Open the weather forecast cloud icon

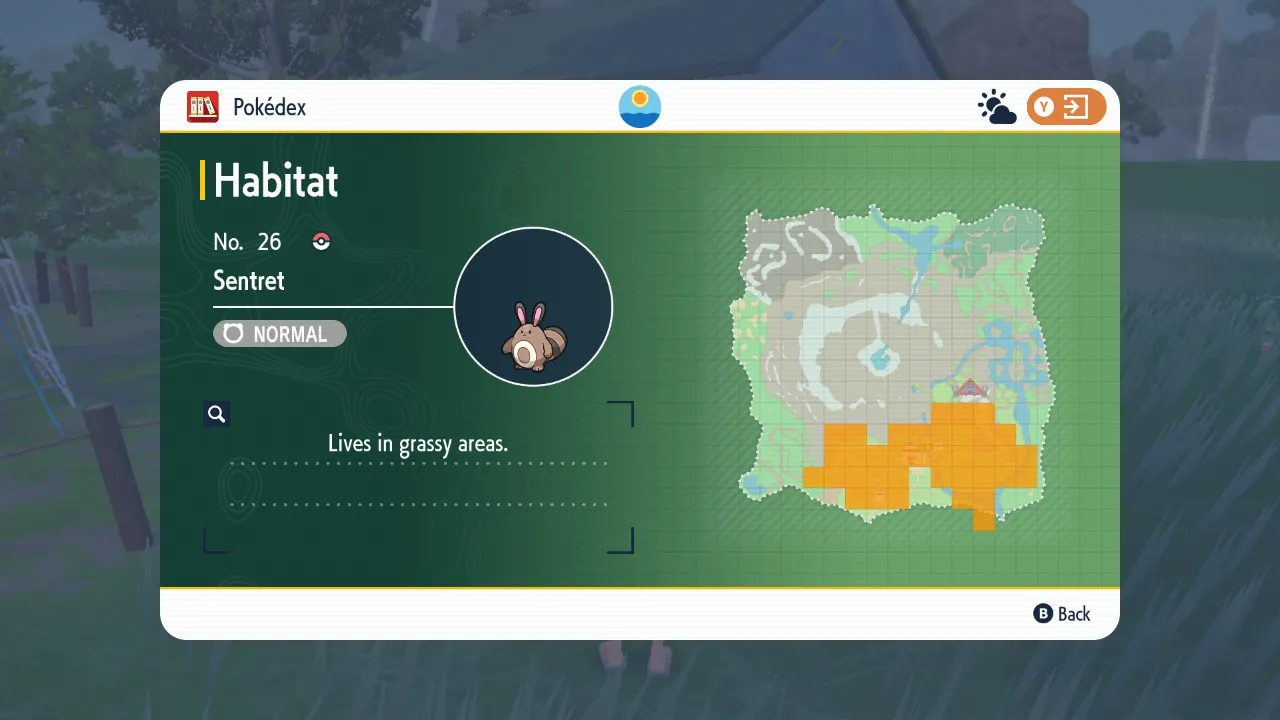tap(995, 105)
